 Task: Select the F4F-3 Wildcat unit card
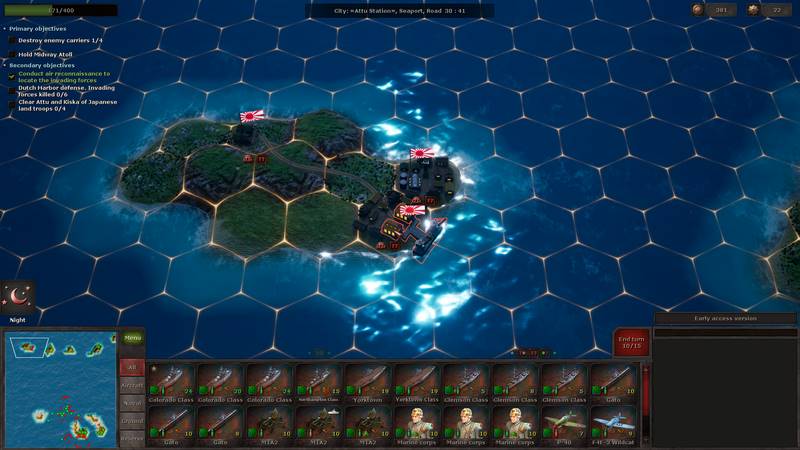tap(613, 424)
